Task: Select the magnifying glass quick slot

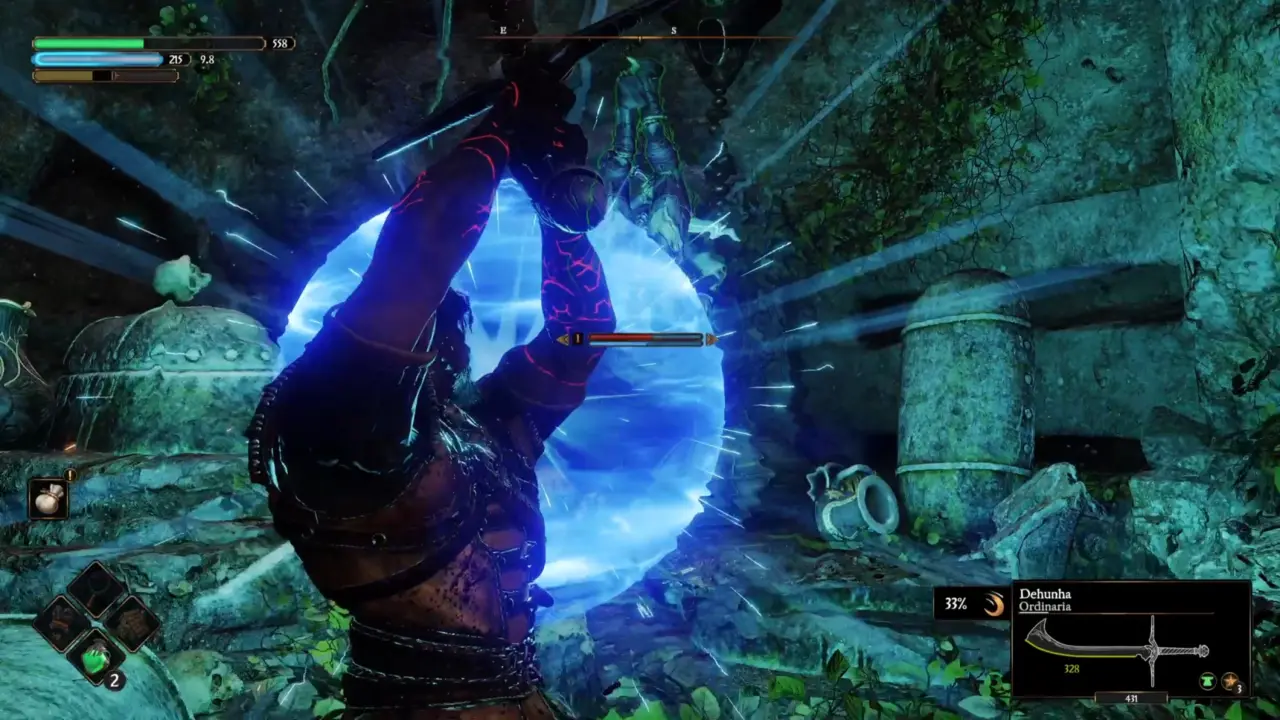Action: click(95, 588)
